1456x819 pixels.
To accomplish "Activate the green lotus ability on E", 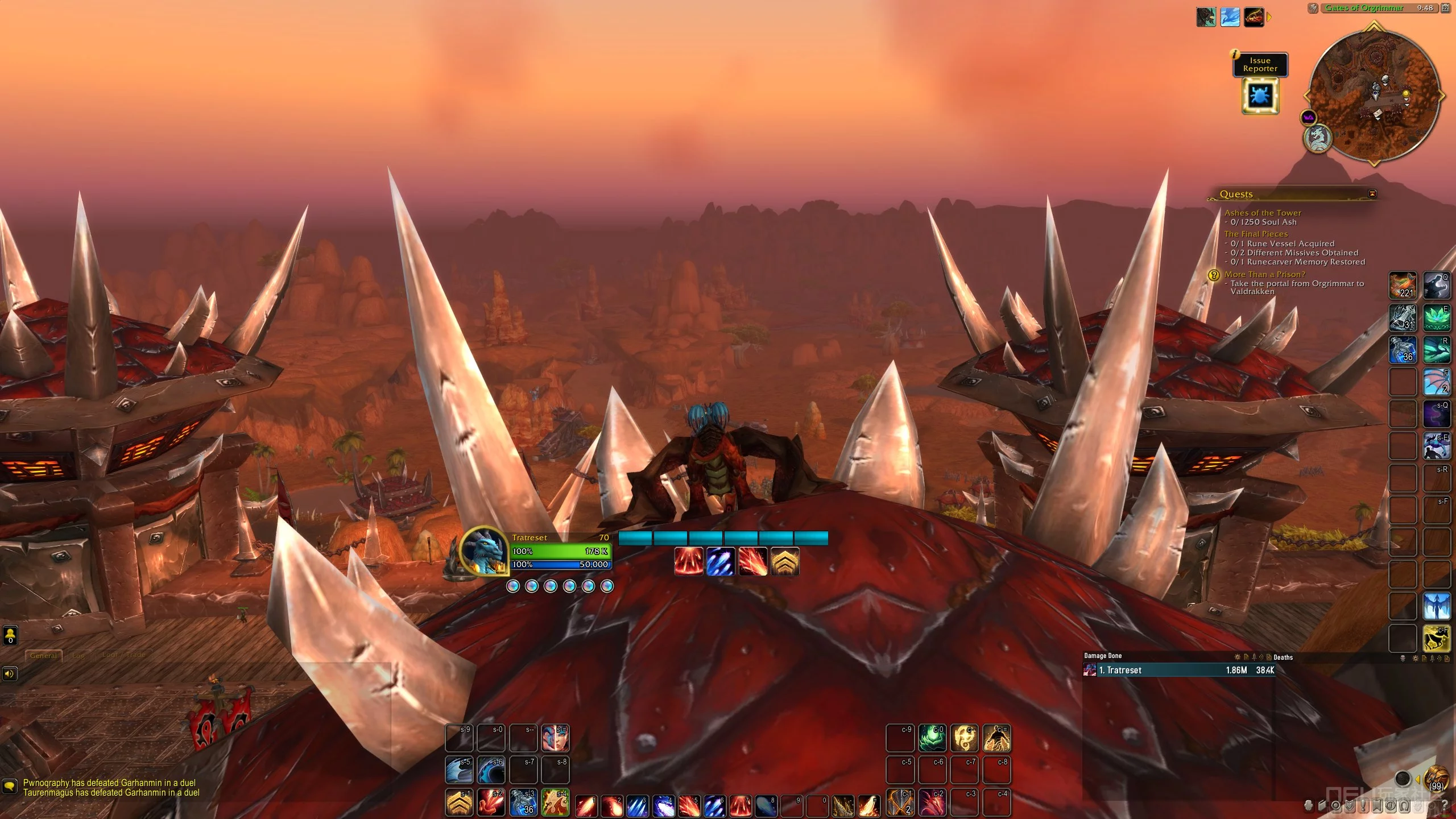I will click(1436, 318).
